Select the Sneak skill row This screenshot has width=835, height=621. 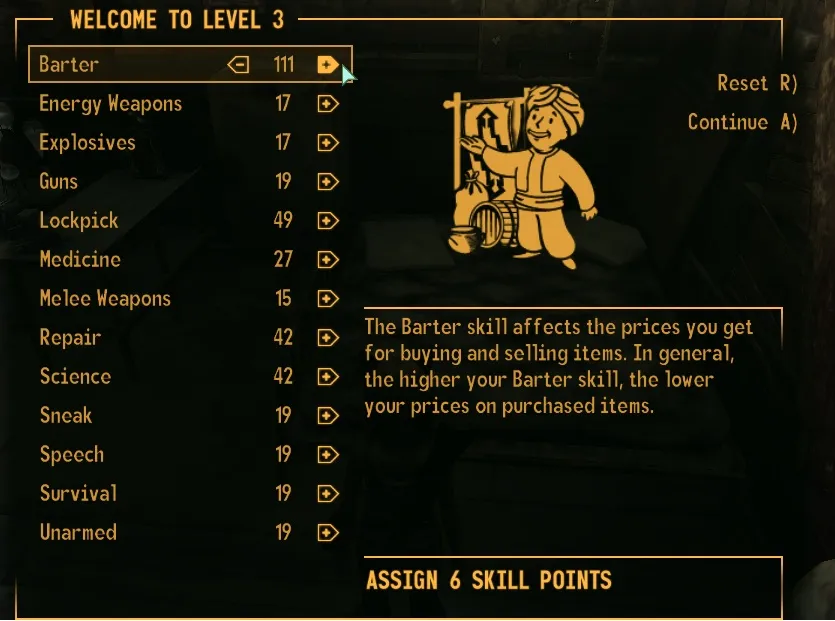click(x=66, y=416)
